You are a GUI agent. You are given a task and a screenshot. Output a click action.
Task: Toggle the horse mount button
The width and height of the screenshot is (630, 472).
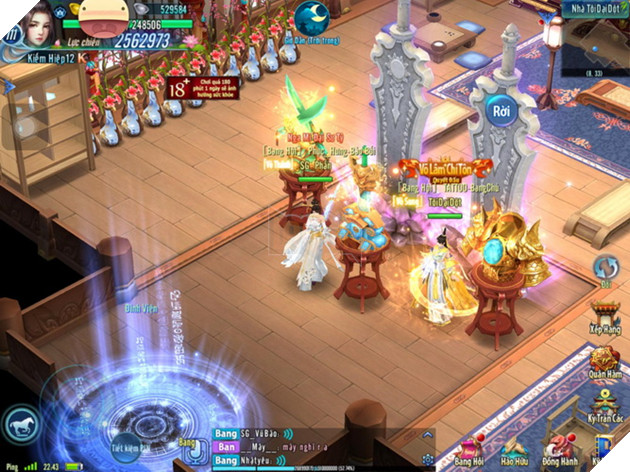(21, 423)
